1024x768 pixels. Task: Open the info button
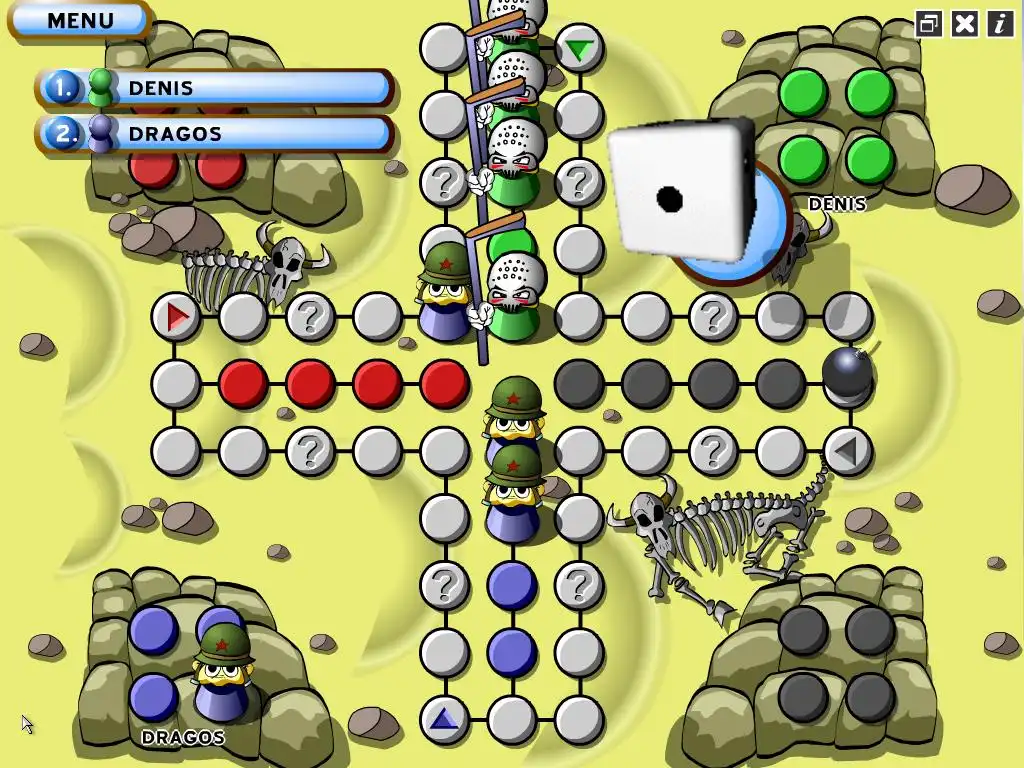click(x=1000, y=24)
